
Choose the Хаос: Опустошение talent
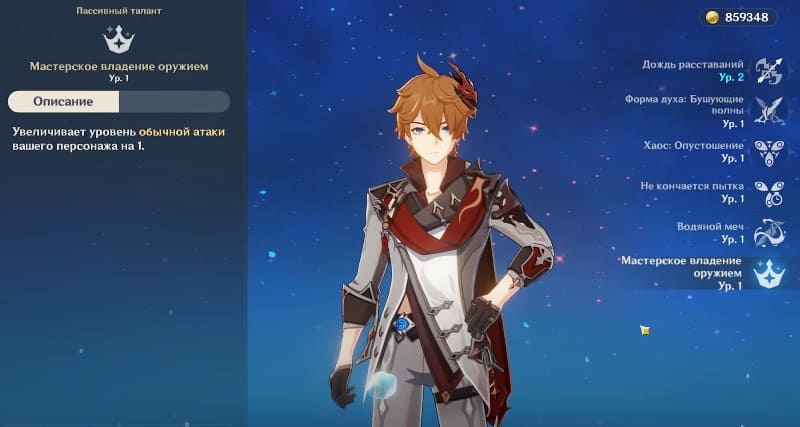768,151
